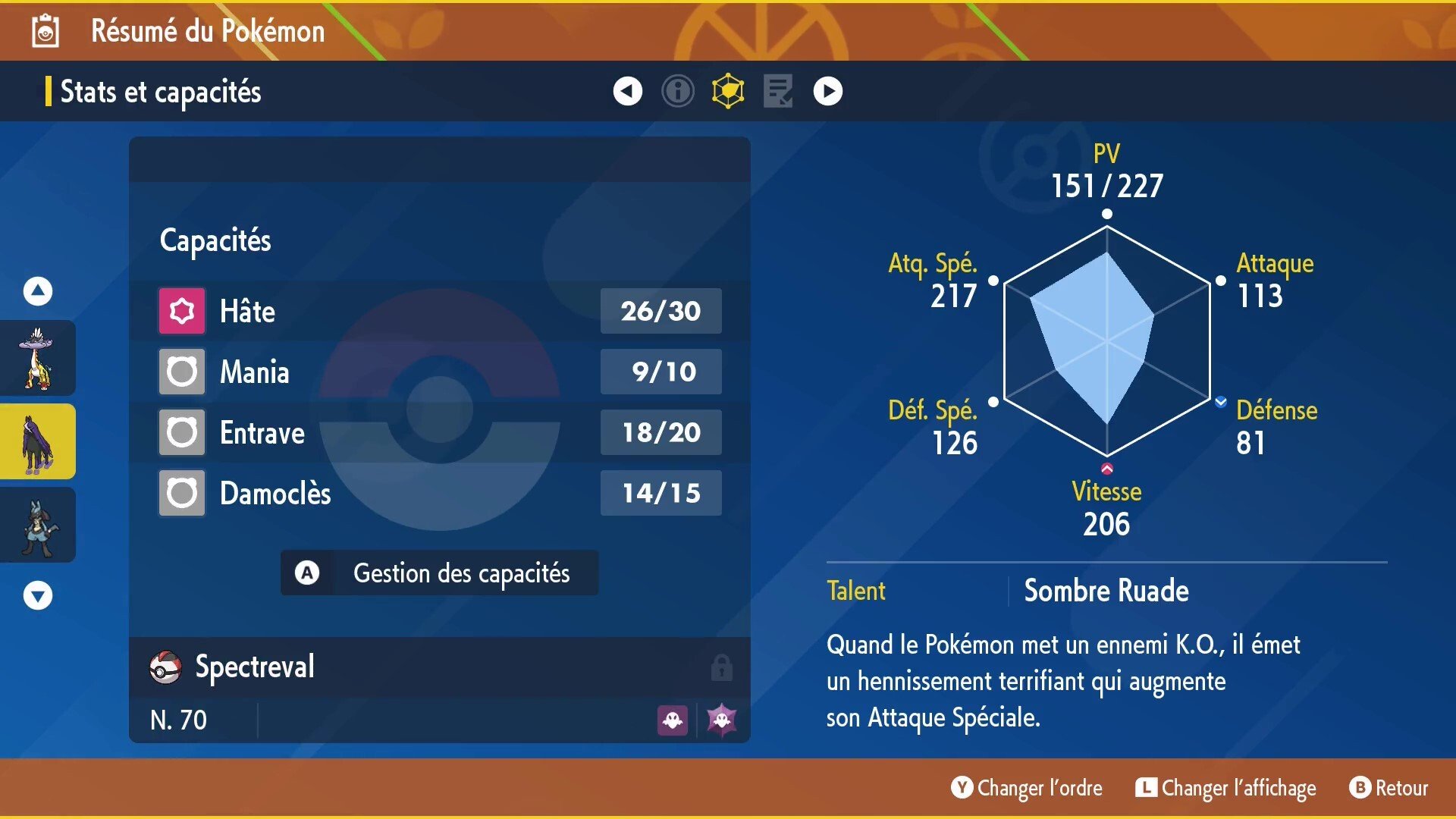Open the moves list page icon
Screen dimensions: 1456x819
click(778, 90)
